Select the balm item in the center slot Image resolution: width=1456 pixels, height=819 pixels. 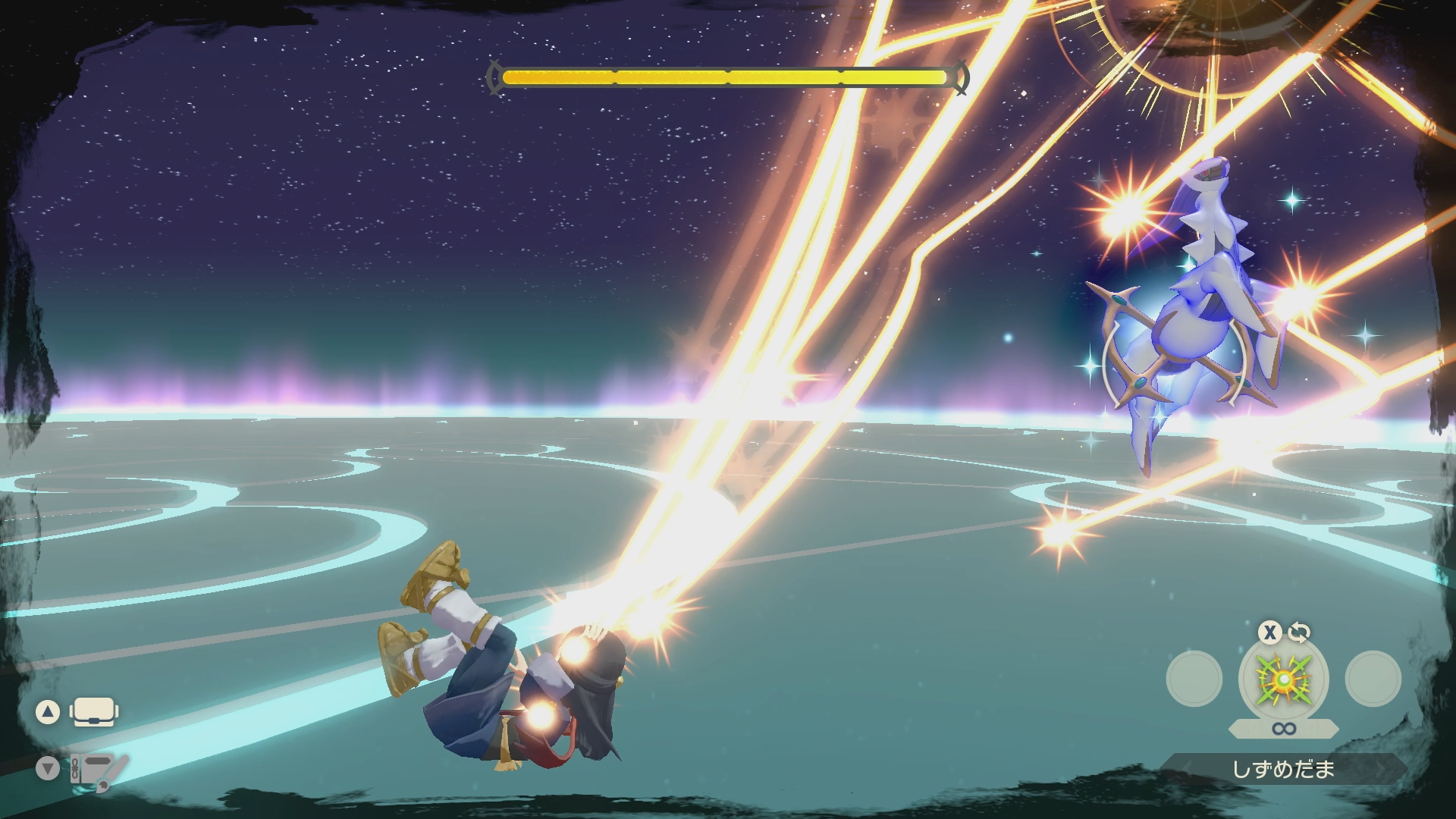(x=1283, y=679)
